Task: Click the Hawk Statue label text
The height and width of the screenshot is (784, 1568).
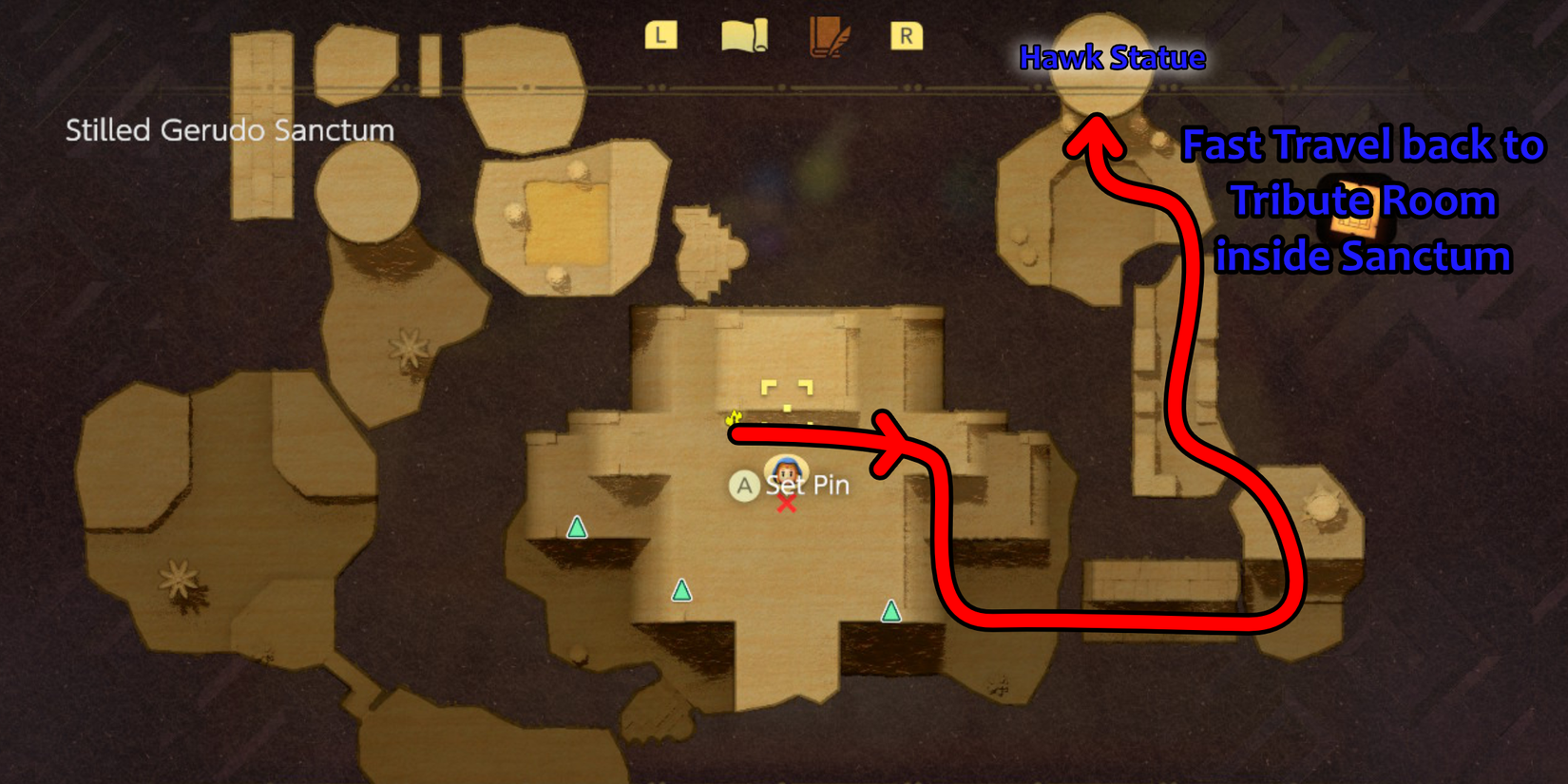Action: click(1112, 57)
